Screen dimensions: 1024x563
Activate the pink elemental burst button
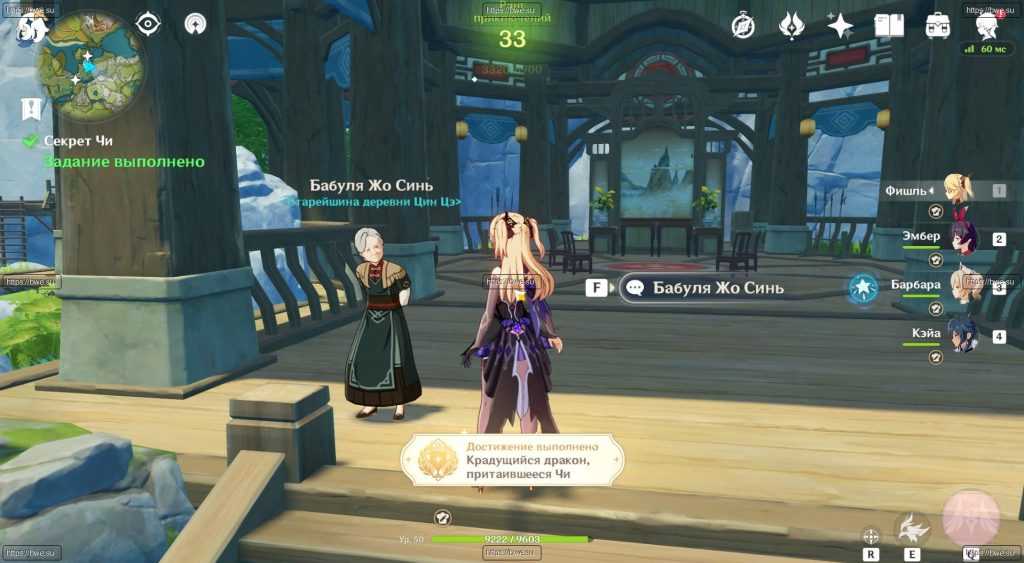970,516
